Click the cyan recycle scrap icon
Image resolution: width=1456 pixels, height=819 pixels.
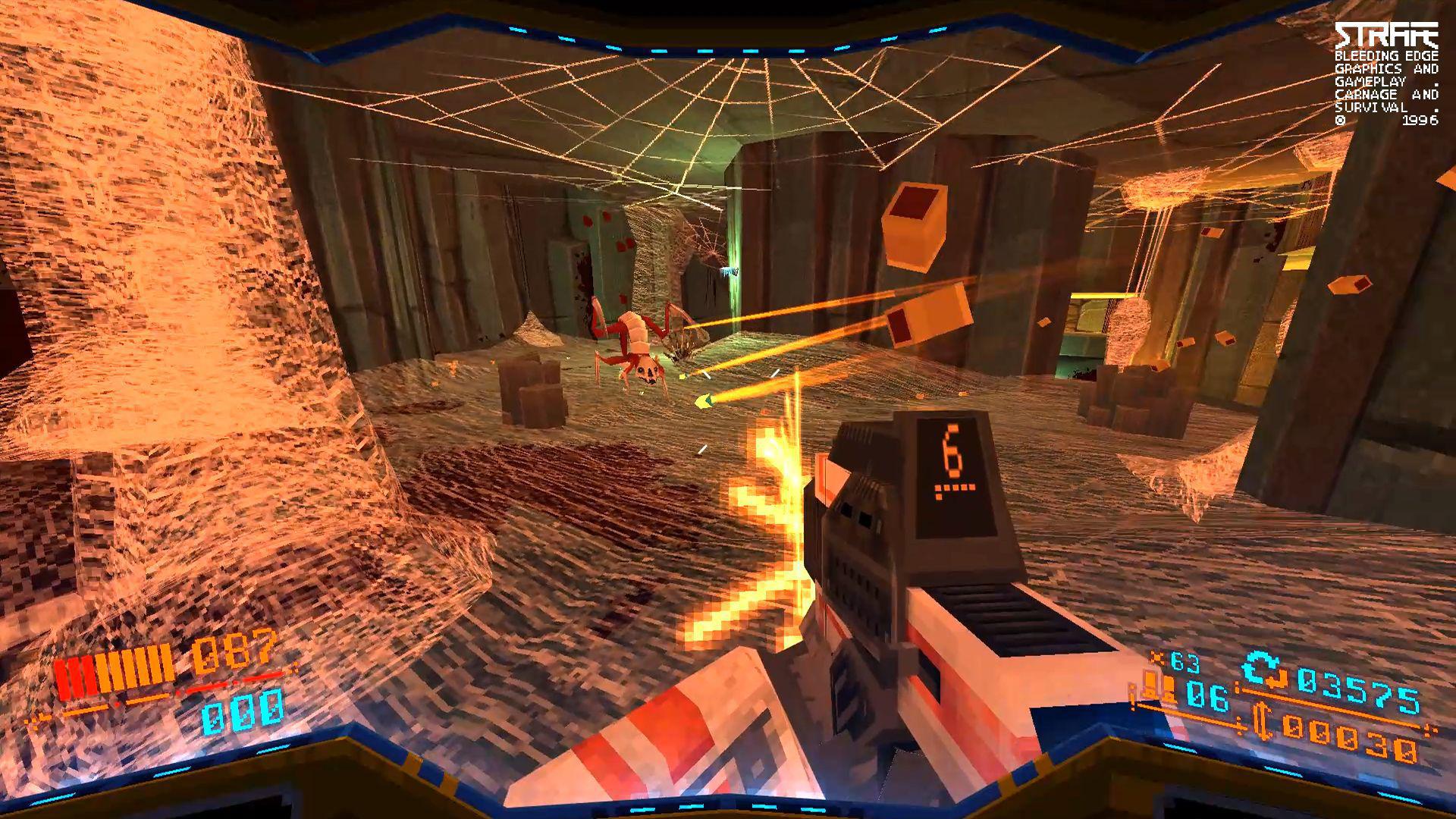click(1259, 667)
